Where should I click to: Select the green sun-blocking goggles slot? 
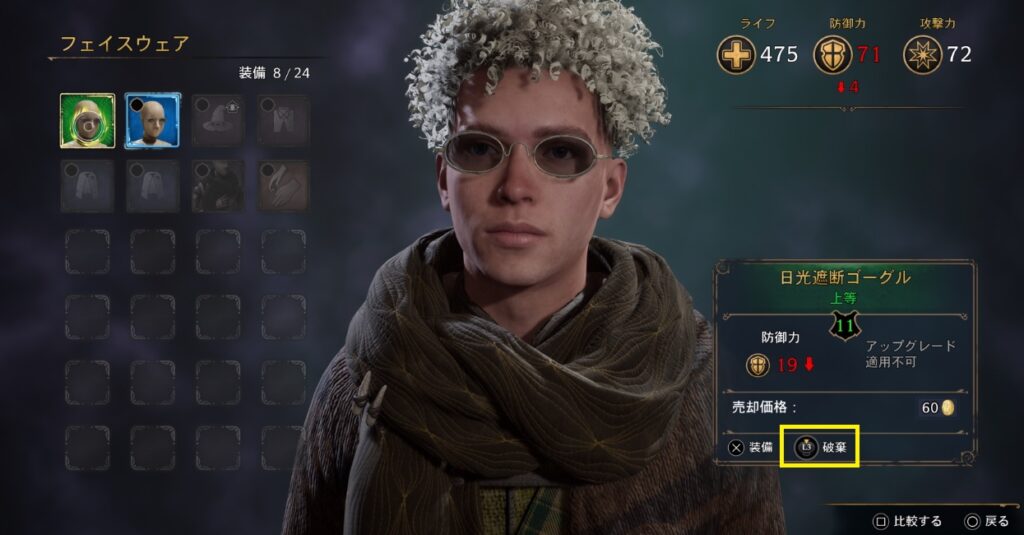pos(87,121)
